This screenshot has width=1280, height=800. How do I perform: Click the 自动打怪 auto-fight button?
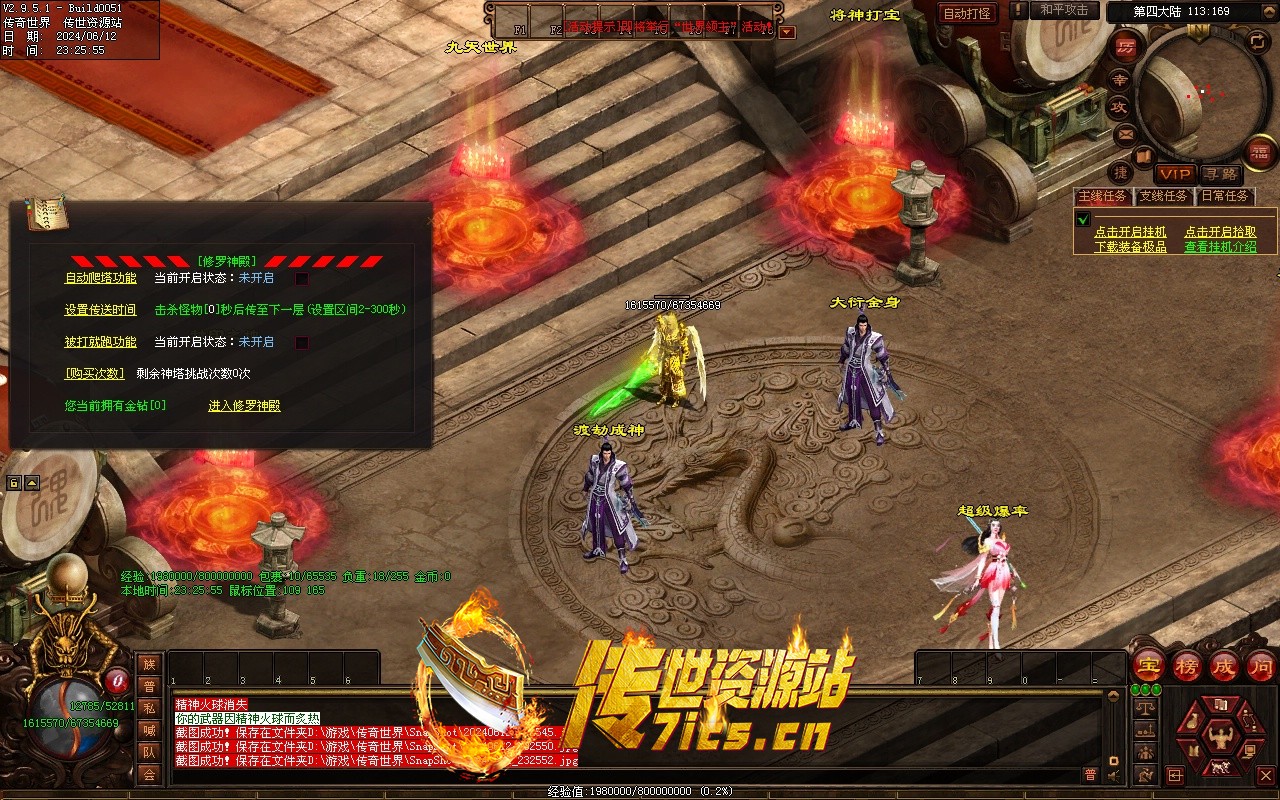pyautogui.click(x=968, y=14)
